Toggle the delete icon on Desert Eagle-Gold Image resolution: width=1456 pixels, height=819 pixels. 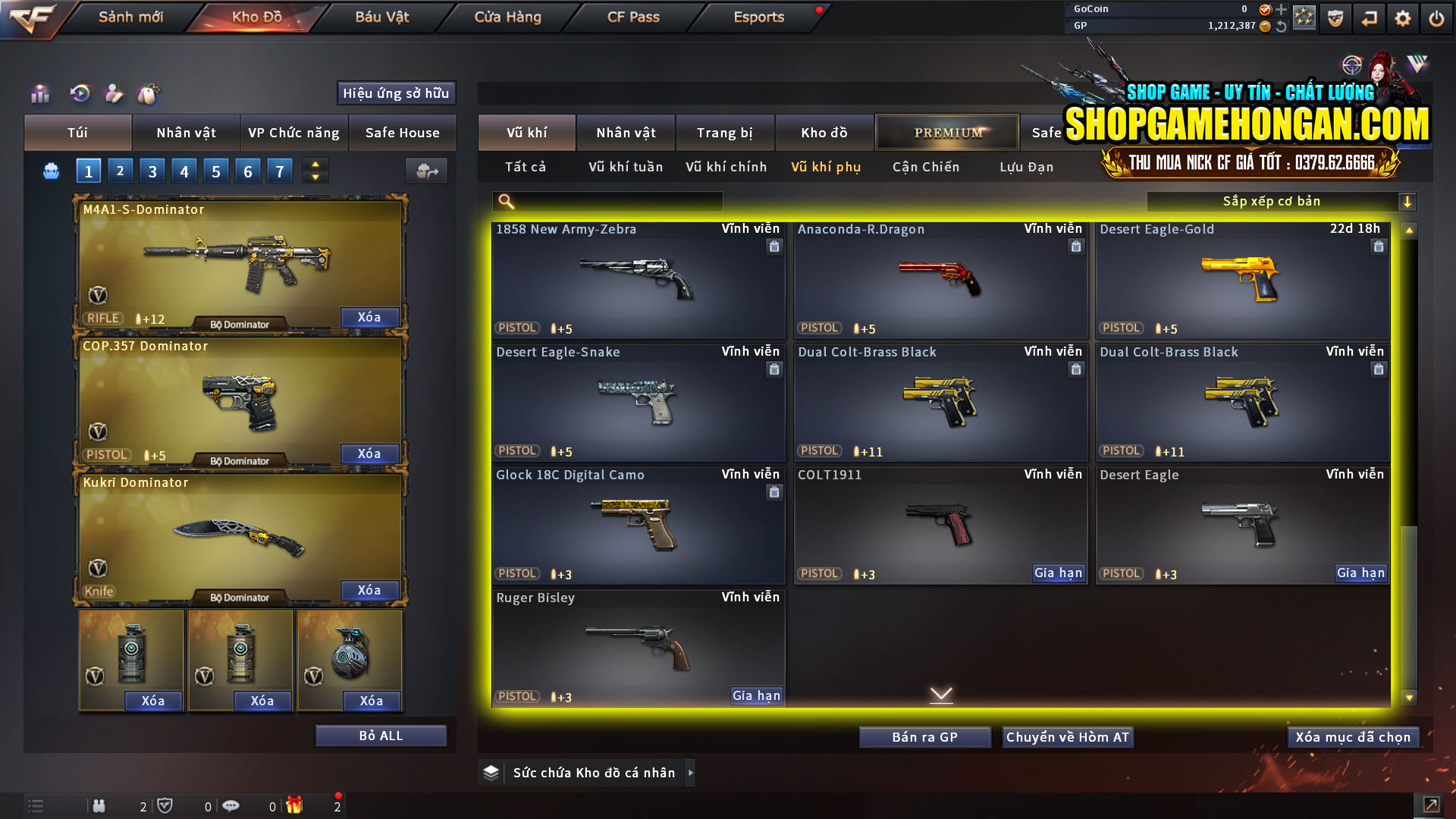[1379, 246]
